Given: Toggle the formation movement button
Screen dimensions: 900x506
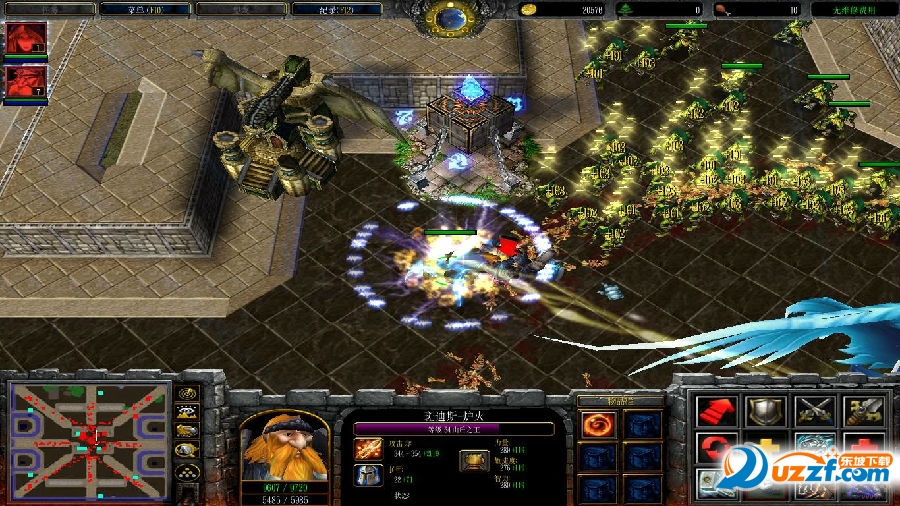Looking at the screenshot, I should coord(187,471).
